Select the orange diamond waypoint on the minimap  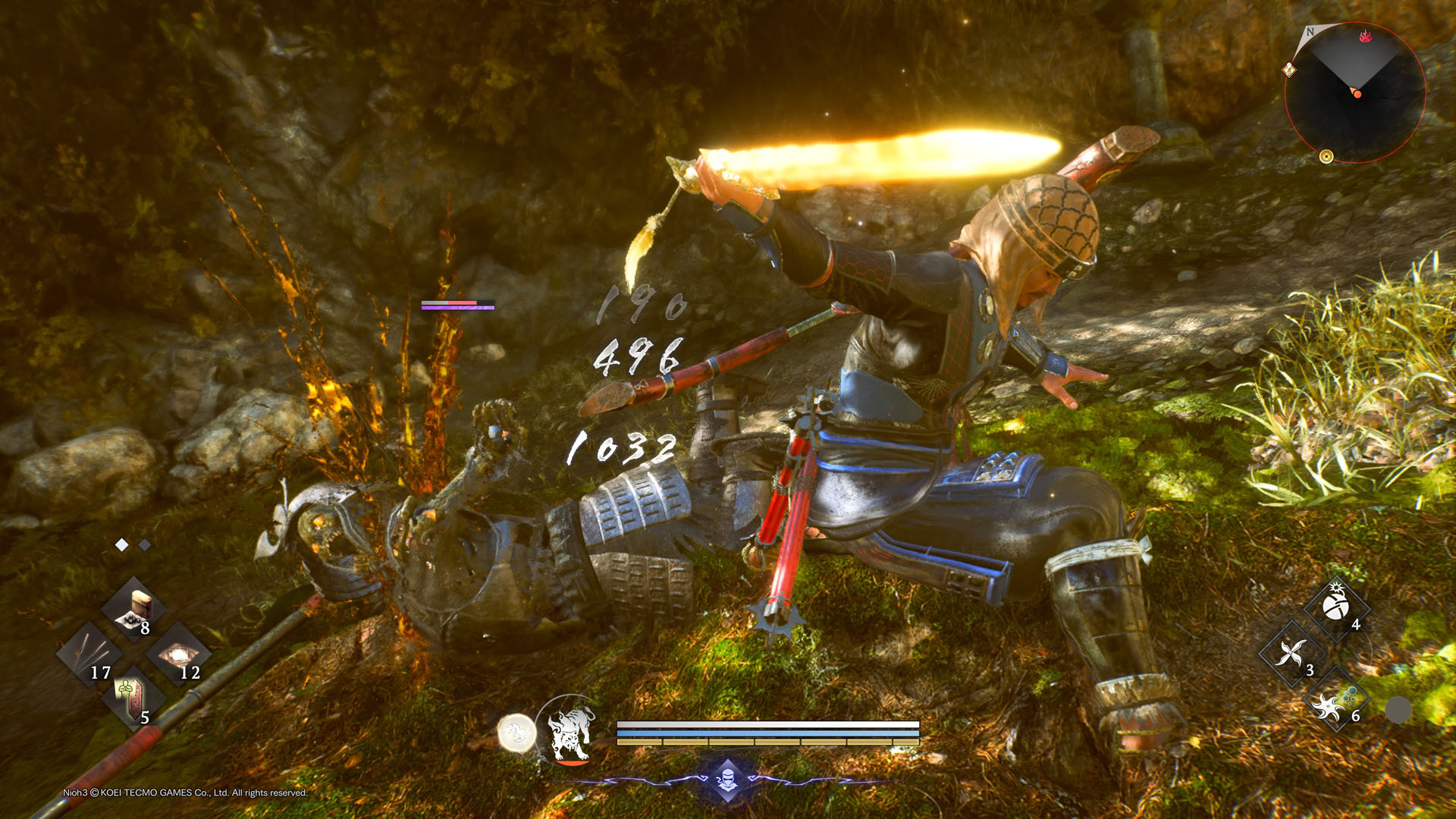(x=1288, y=70)
